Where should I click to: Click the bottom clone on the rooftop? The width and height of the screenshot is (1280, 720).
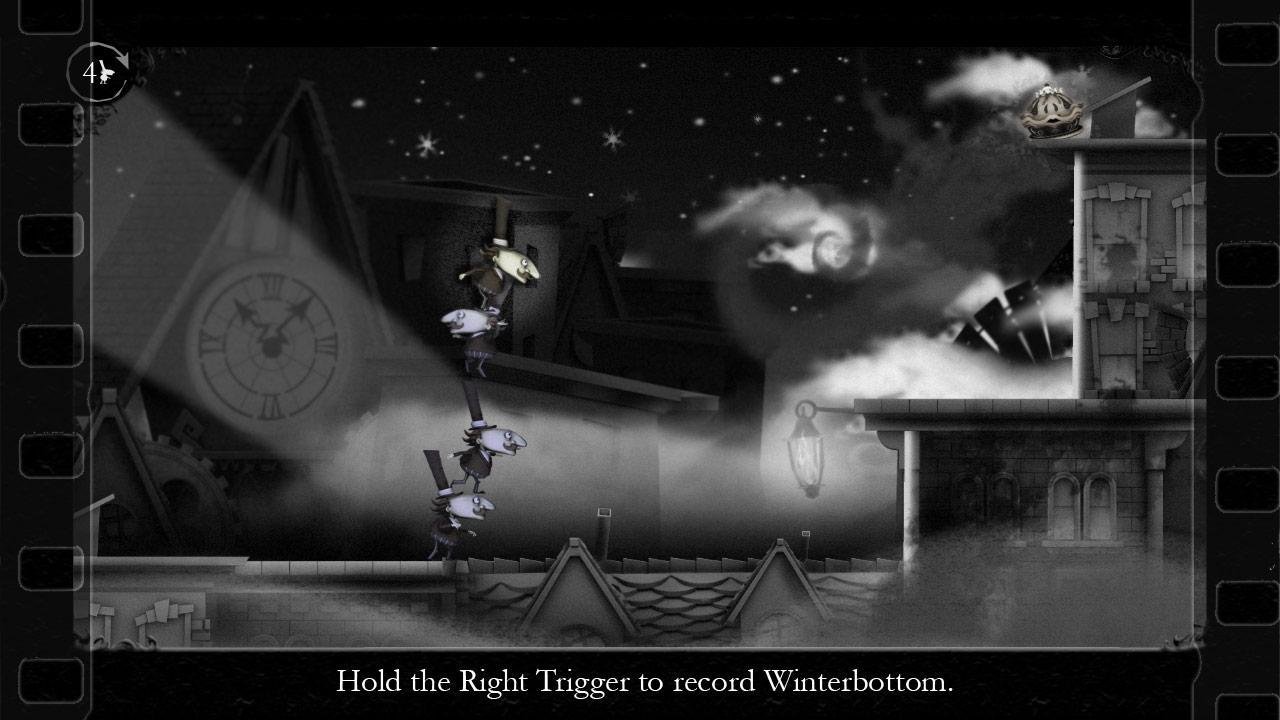(460, 515)
